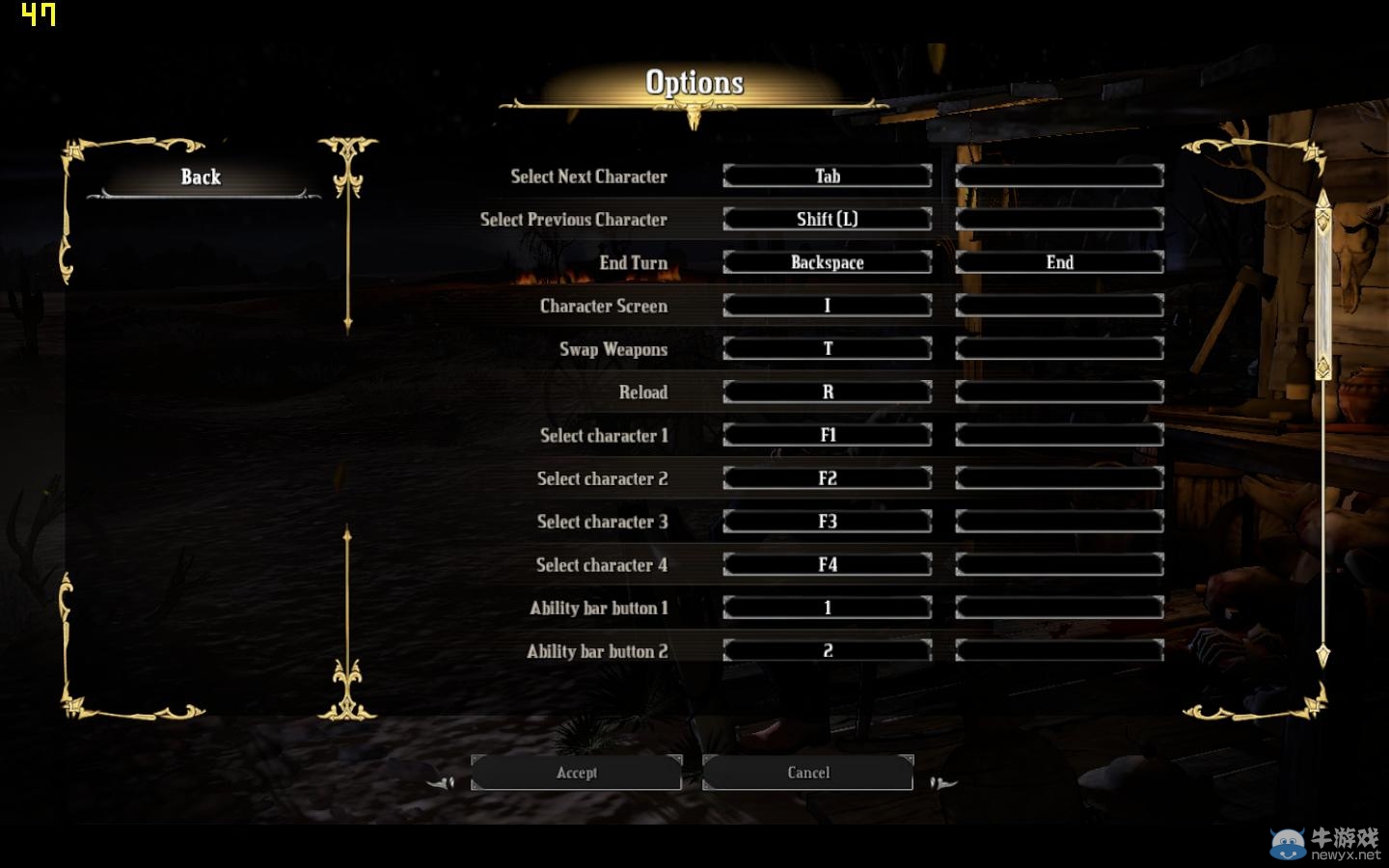
Task: Rebind the Tab key for Select Next Character
Action: [x=827, y=176]
